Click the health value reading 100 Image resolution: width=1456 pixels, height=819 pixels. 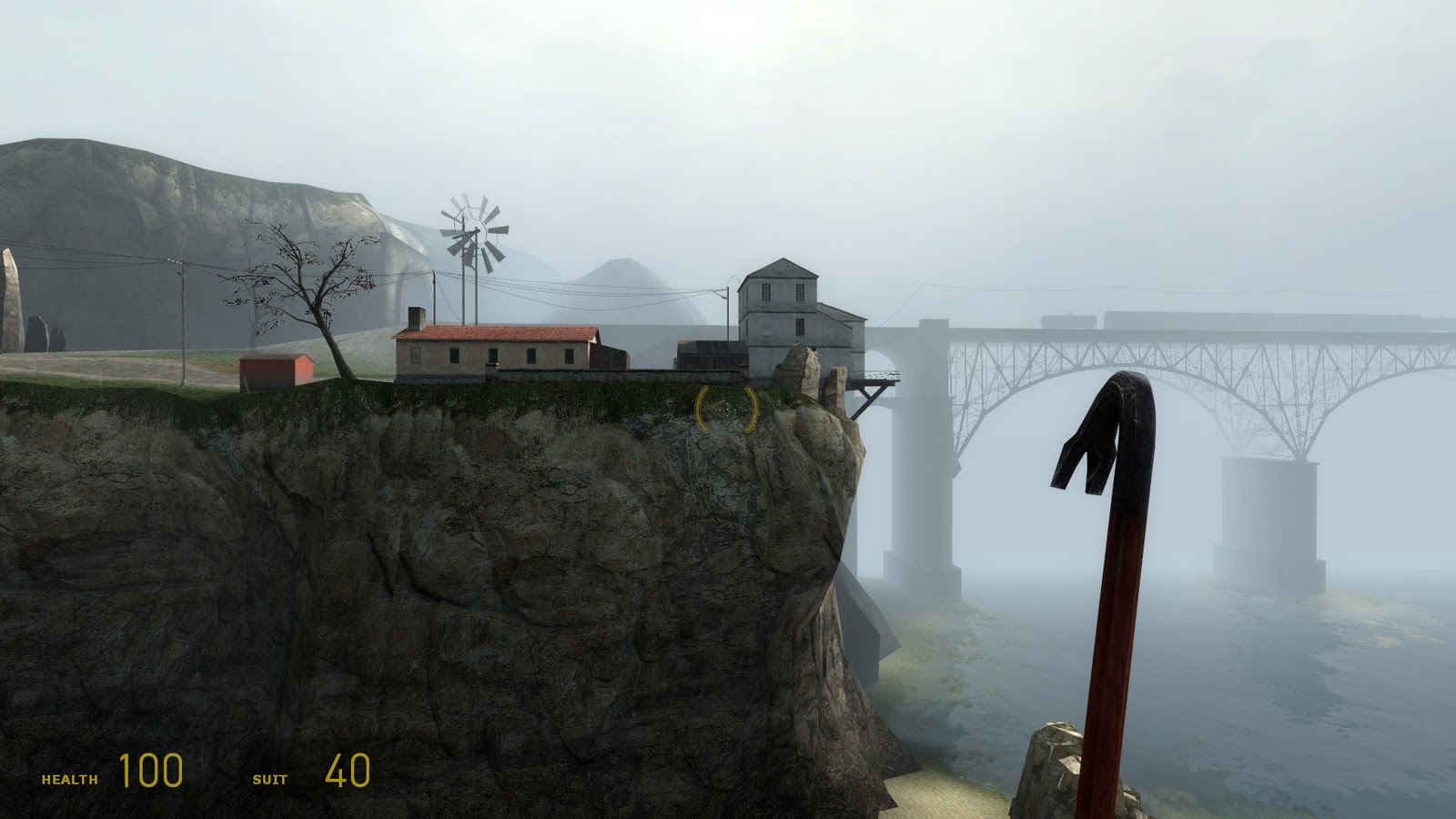pos(148,773)
